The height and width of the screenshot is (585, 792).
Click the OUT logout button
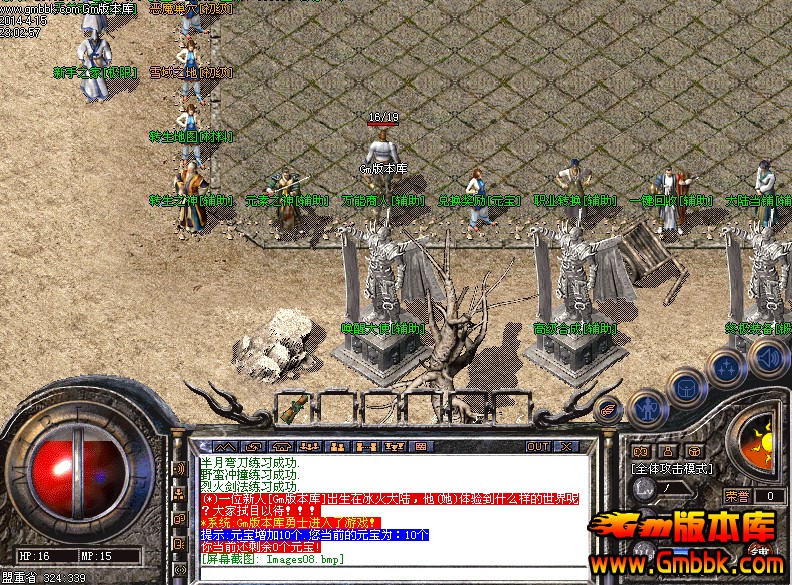(538, 446)
